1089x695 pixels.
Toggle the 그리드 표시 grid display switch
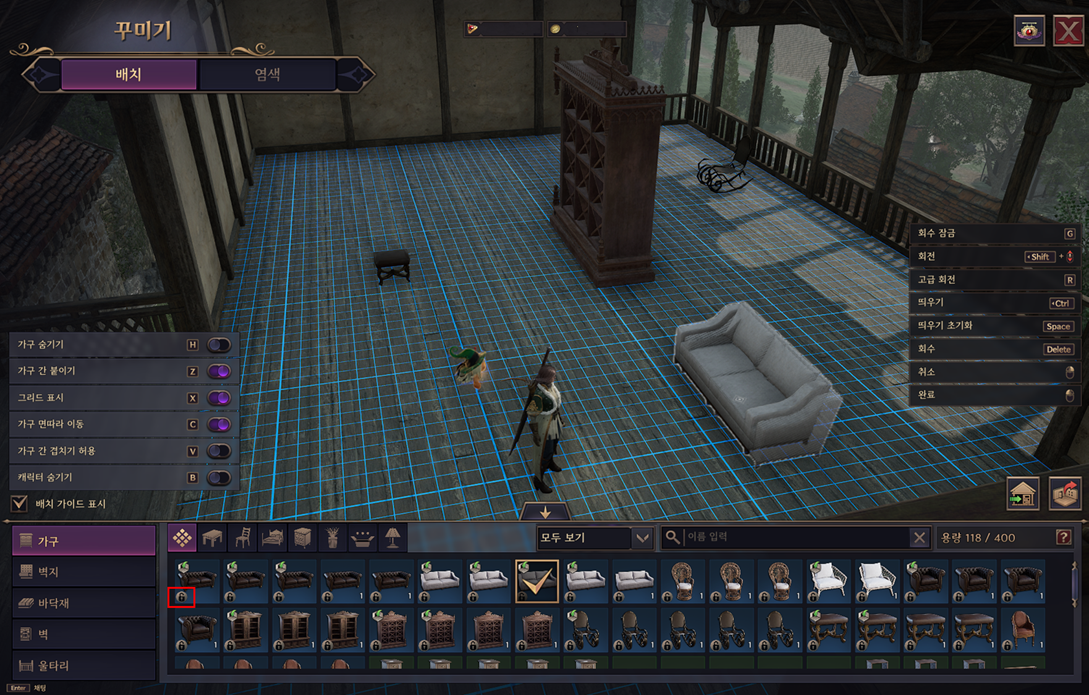[x=219, y=398]
